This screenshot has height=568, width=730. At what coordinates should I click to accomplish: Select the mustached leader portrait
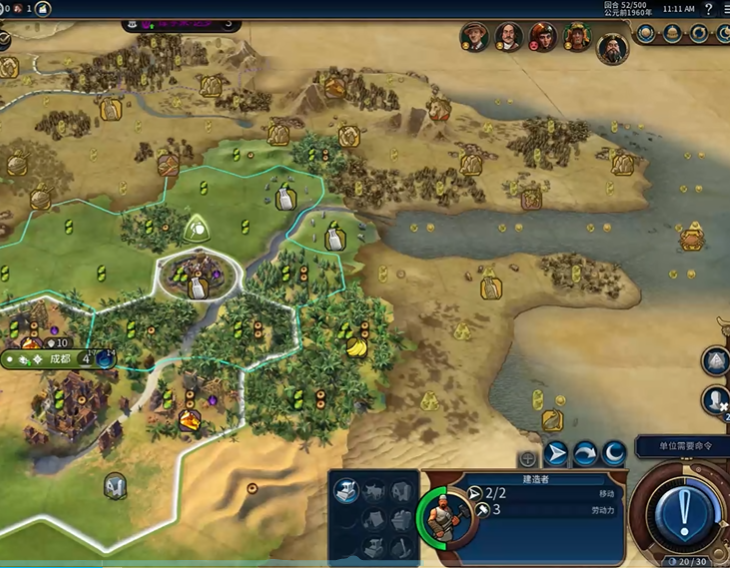[x=509, y=37]
